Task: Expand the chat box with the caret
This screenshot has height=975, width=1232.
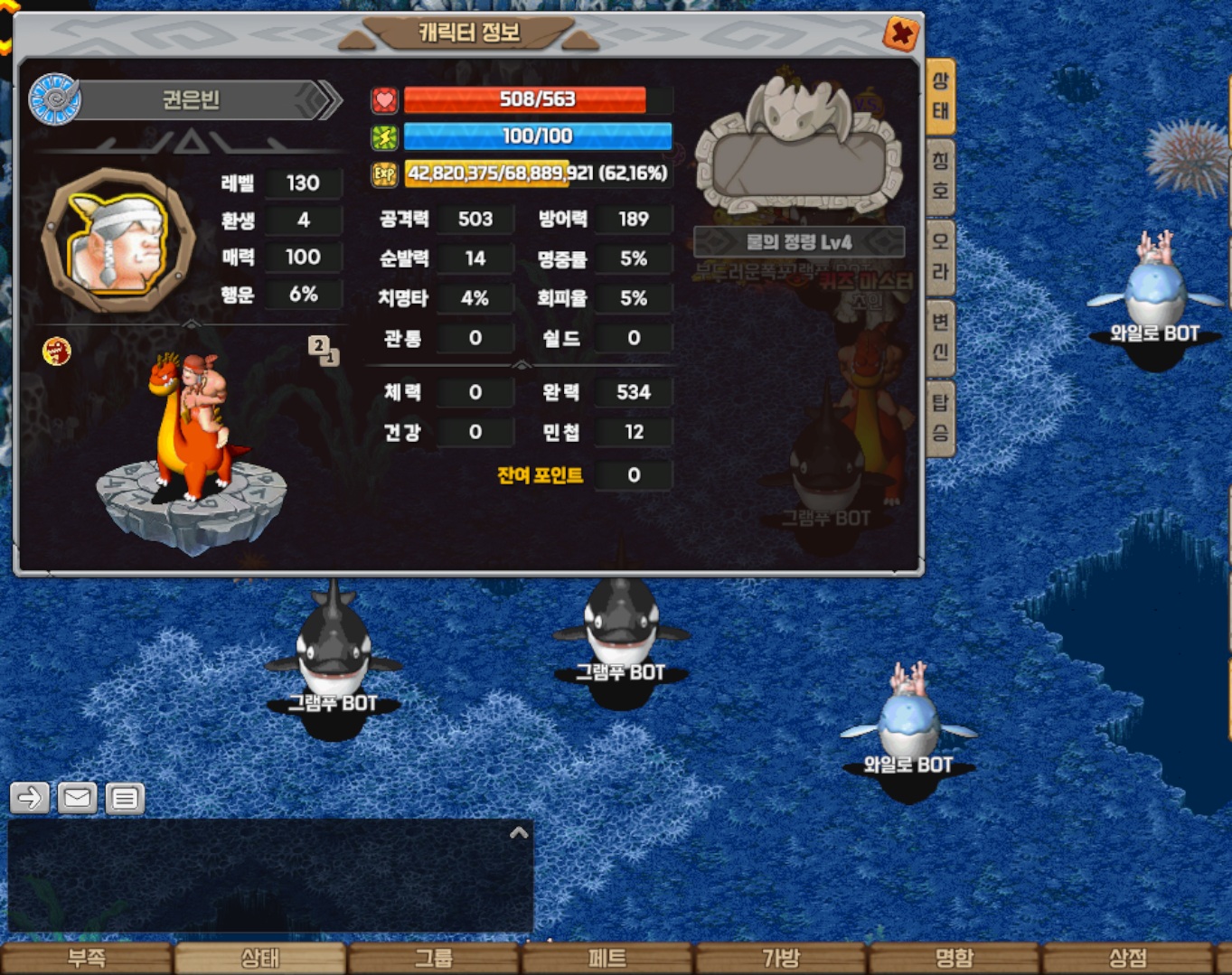Action: [x=519, y=832]
